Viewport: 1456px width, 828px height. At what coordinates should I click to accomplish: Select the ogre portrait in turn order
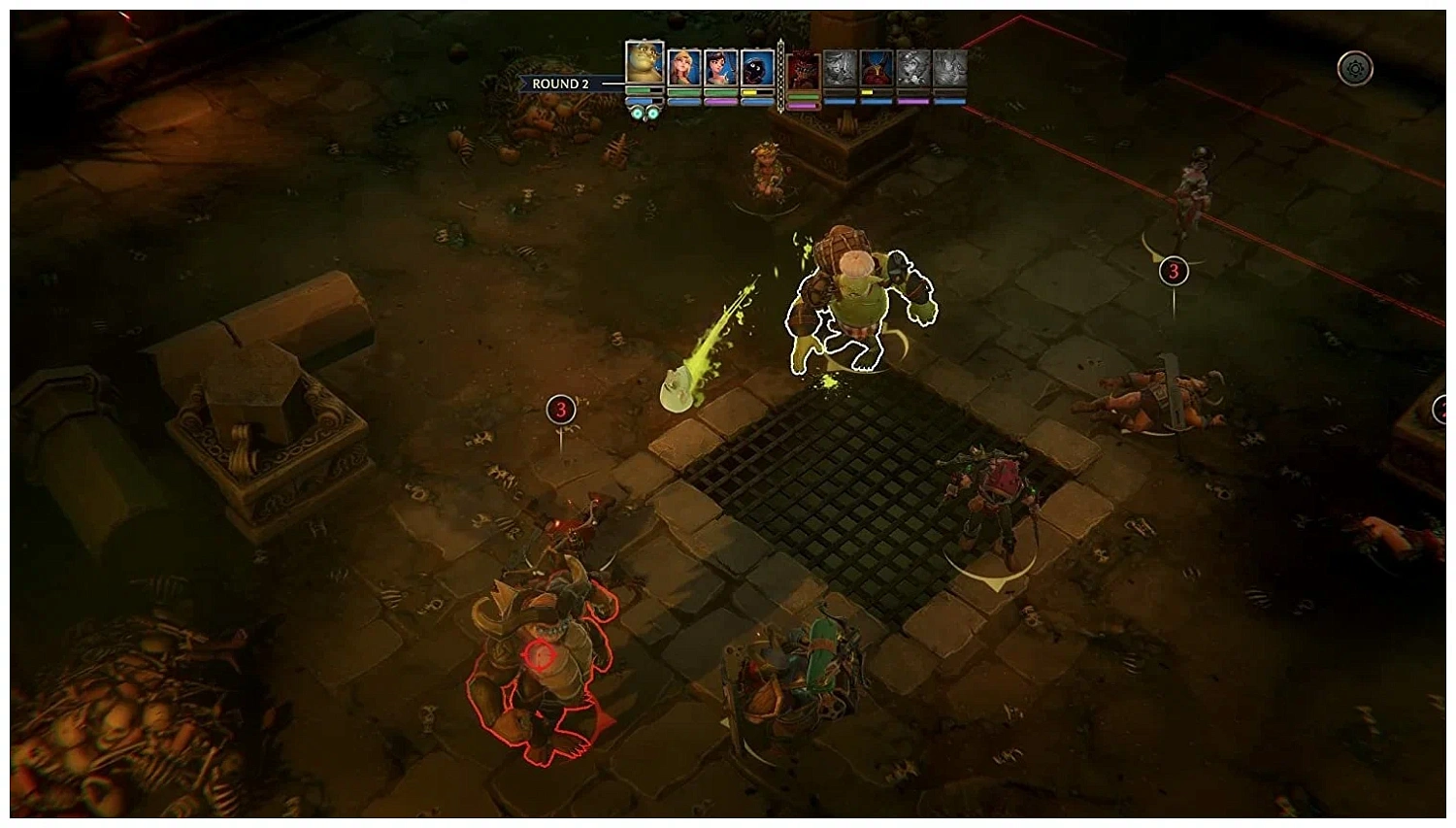[645, 63]
